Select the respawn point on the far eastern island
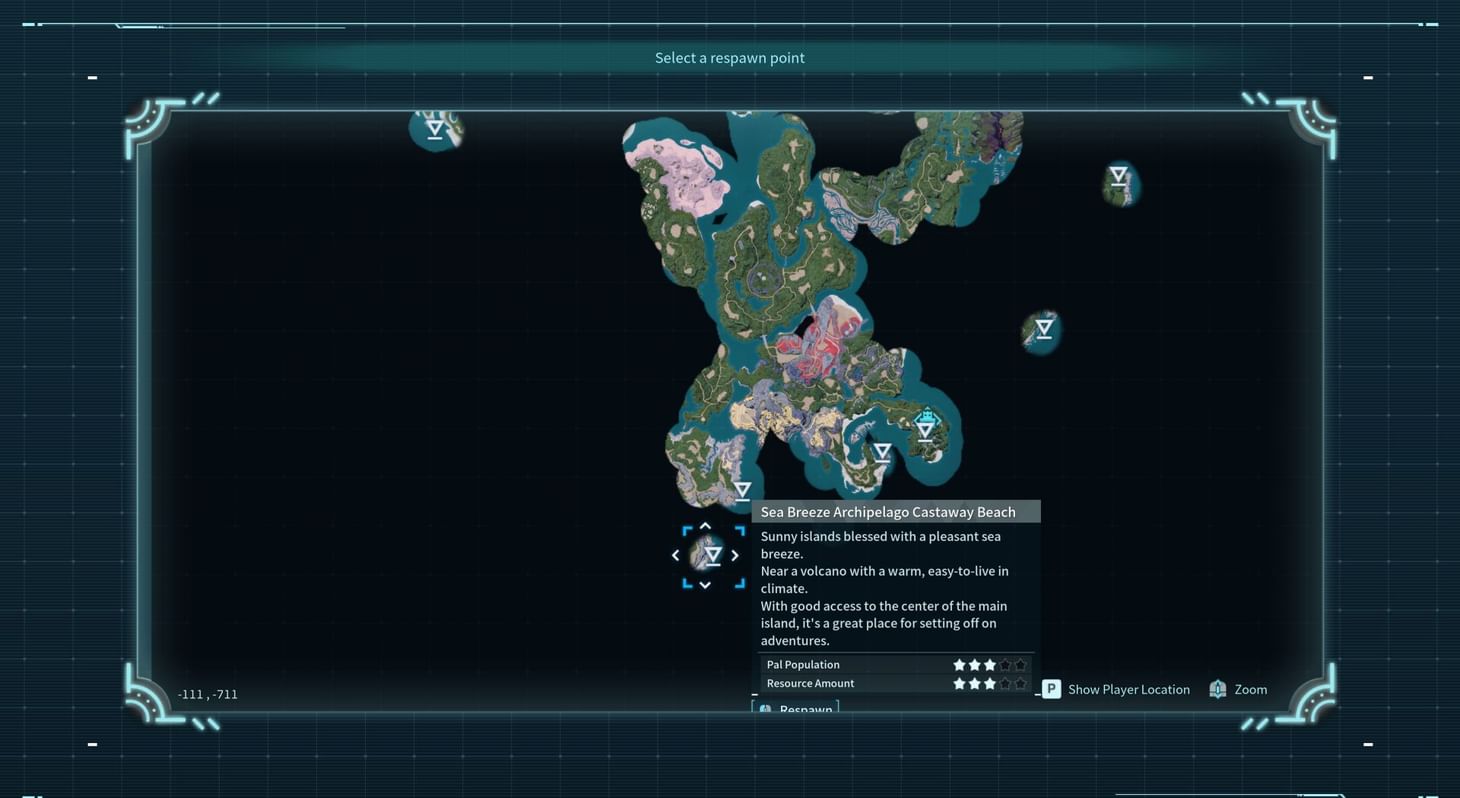The image size is (1460, 798). point(1117,176)
